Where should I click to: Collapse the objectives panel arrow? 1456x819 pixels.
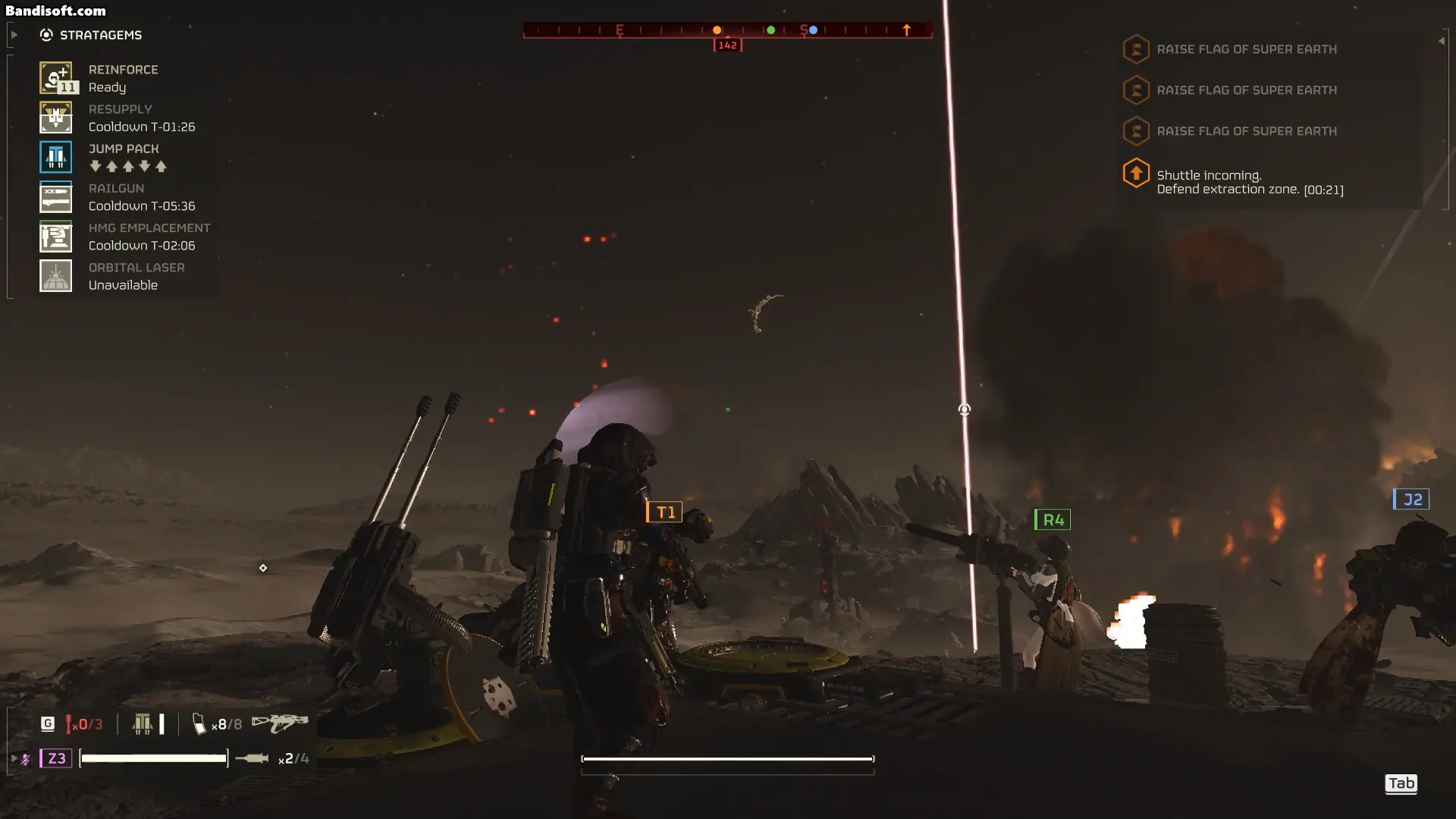coord(1441,41)
